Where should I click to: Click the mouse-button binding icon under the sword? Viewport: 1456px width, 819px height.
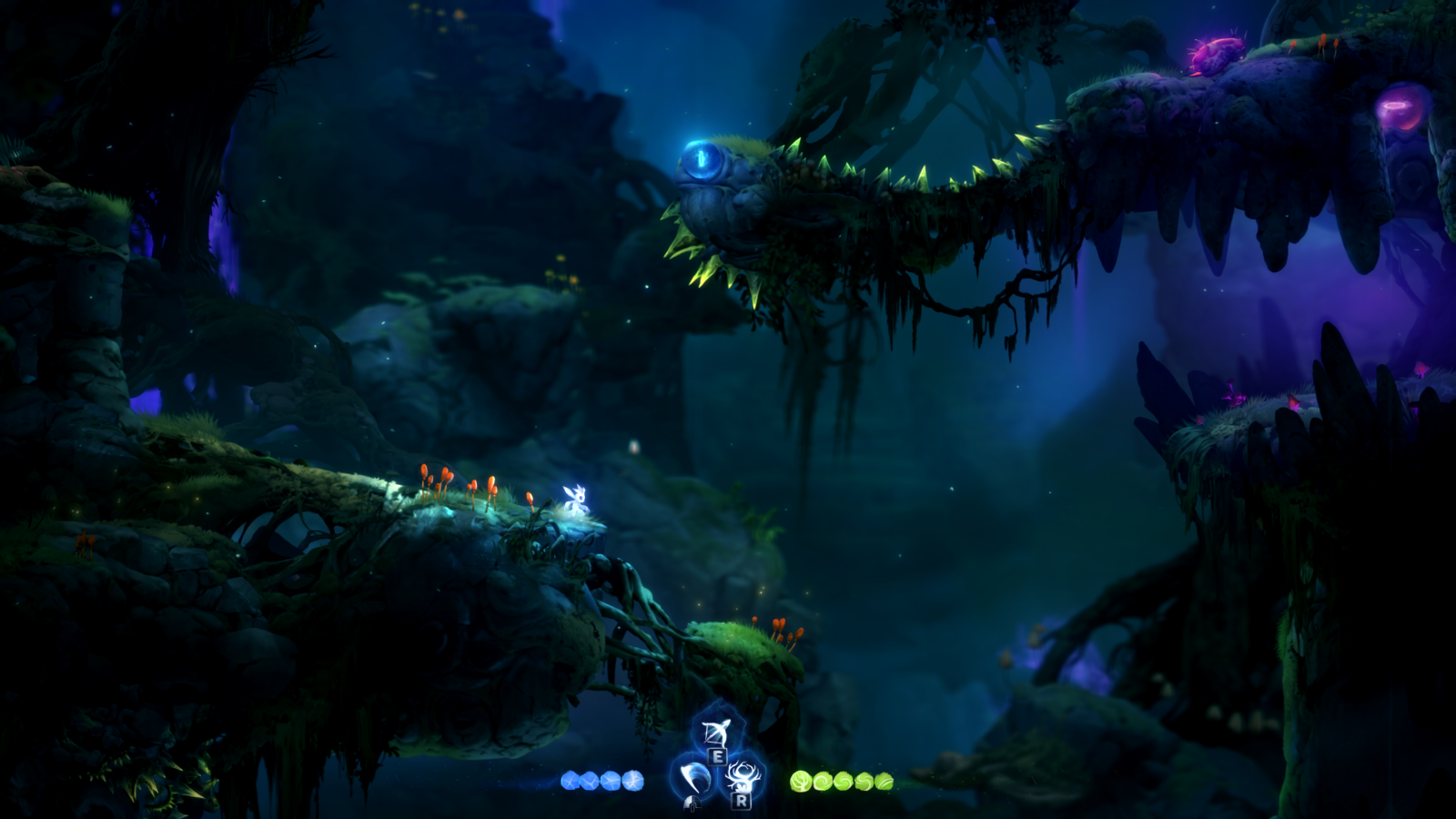pyautogui.click(x=692, y=804)
